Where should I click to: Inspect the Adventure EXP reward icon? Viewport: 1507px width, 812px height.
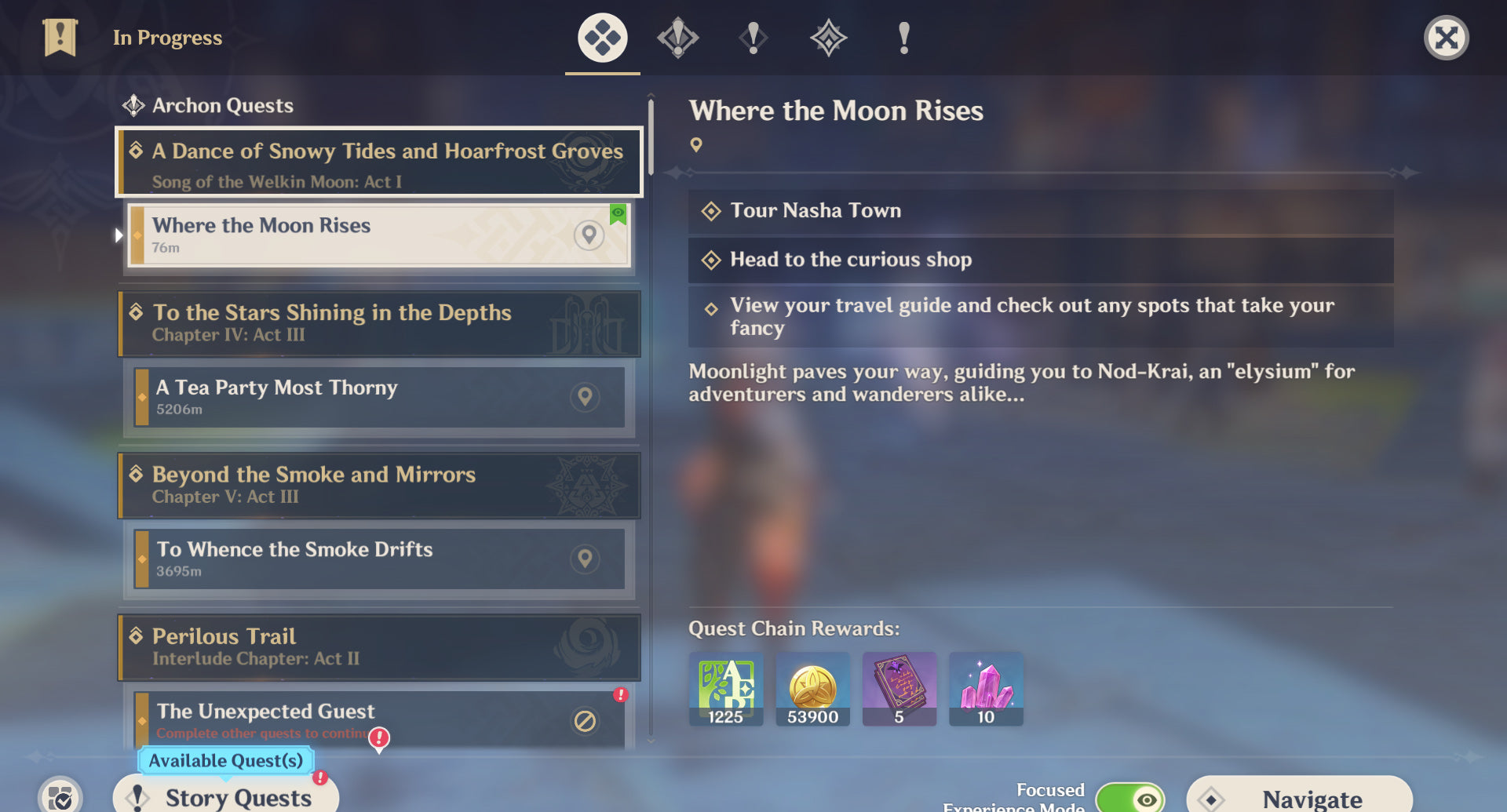[x=725, y=688]
